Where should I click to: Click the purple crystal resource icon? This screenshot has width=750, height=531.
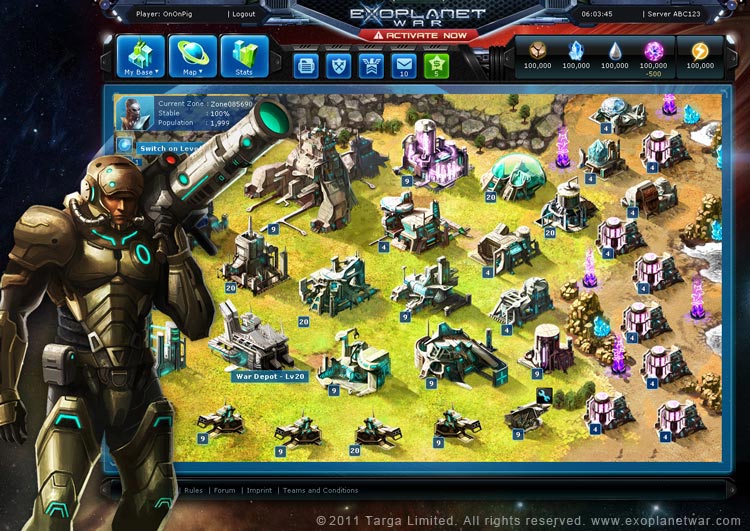[654, 50]
